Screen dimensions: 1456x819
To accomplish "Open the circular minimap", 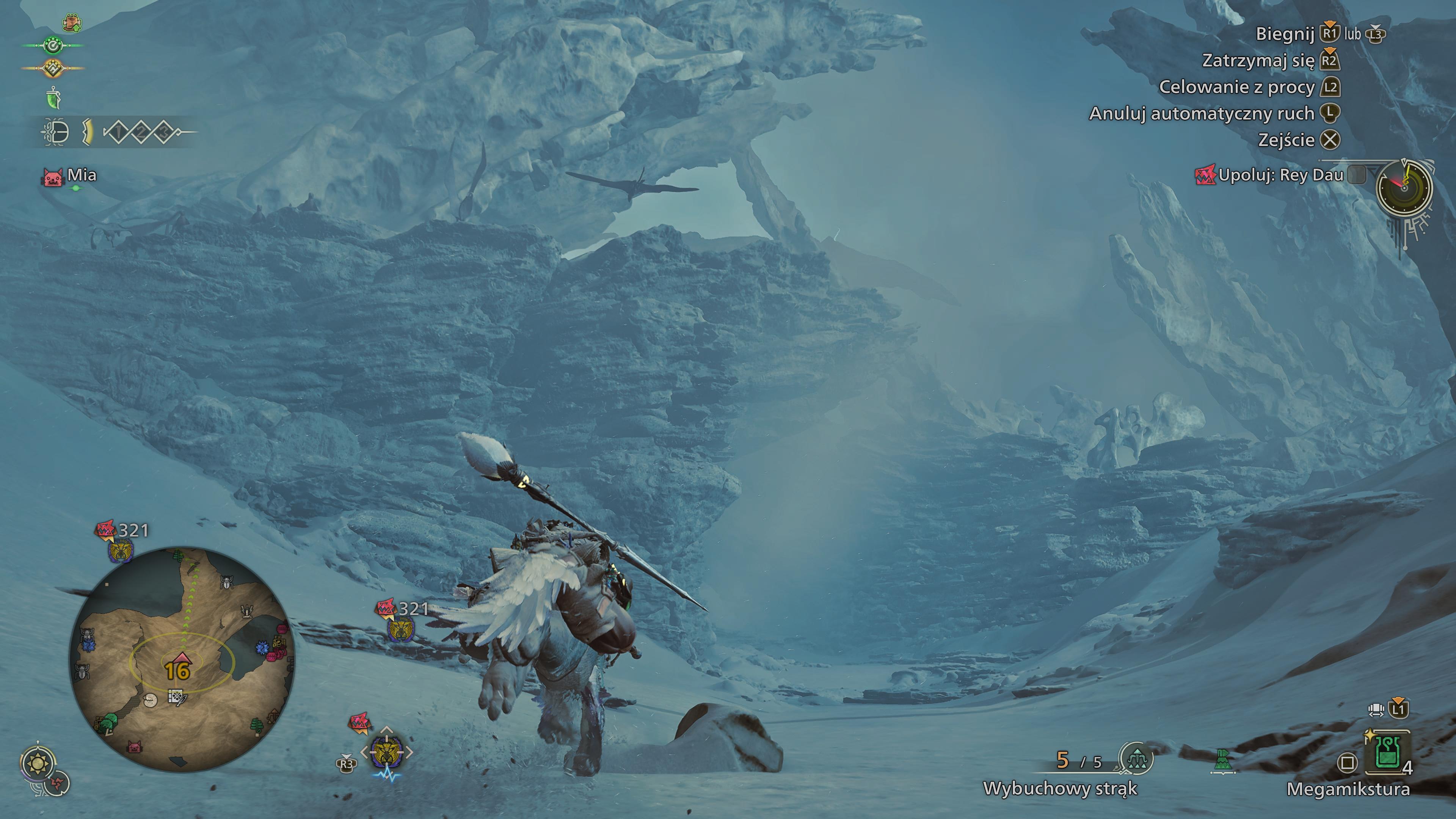I will point(181,659).
